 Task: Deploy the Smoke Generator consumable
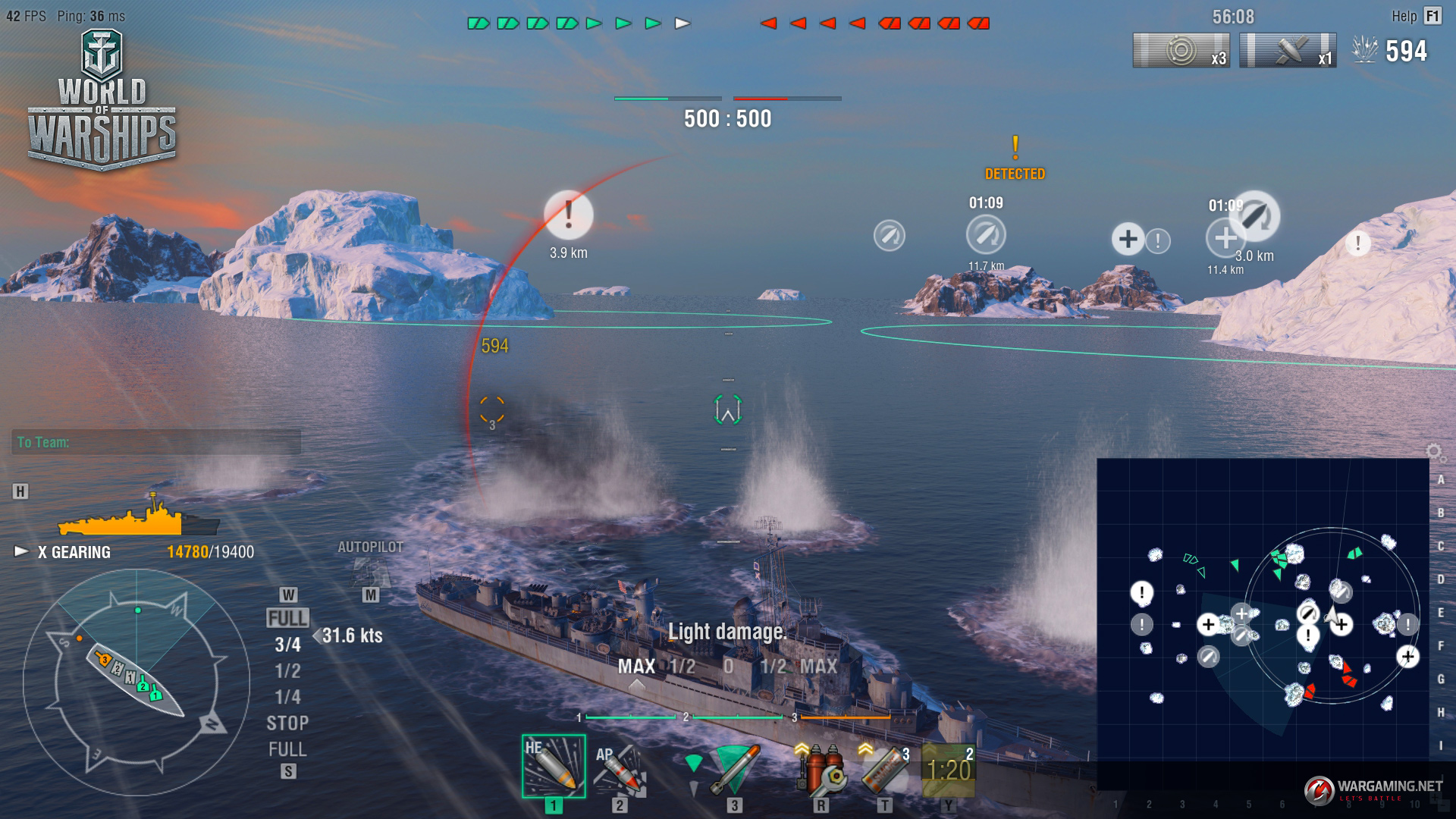[884, 769]
